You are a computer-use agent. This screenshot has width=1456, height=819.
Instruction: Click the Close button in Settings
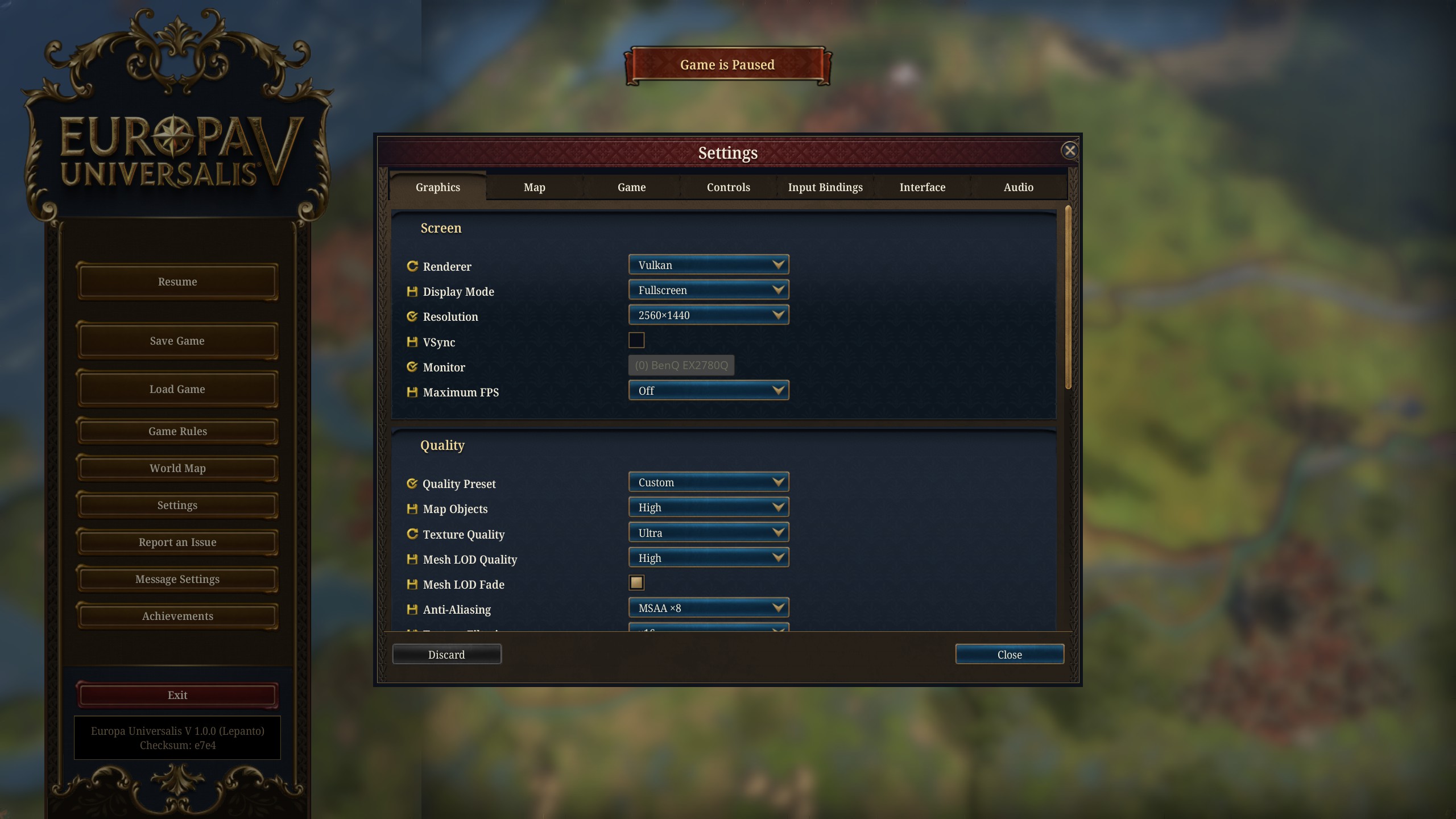pos(1009,654)
